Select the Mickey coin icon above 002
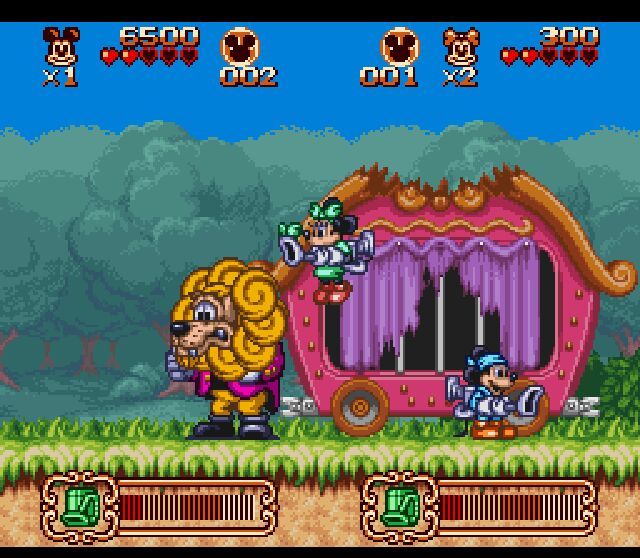The height and width of the screenshot is (558, 640). pos(241,46)
